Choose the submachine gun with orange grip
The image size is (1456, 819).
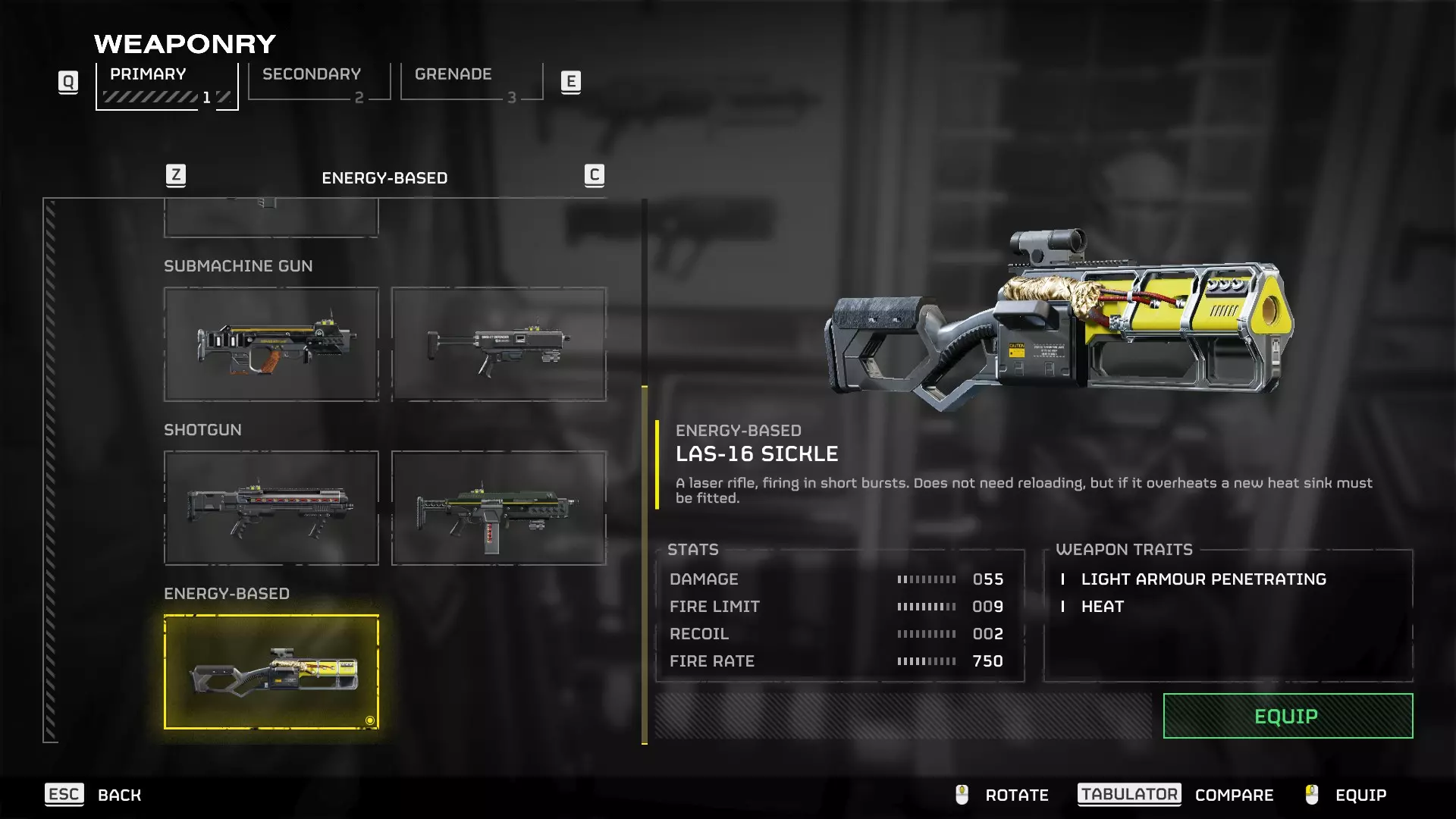pyautogui.click(x=271, y=344)
